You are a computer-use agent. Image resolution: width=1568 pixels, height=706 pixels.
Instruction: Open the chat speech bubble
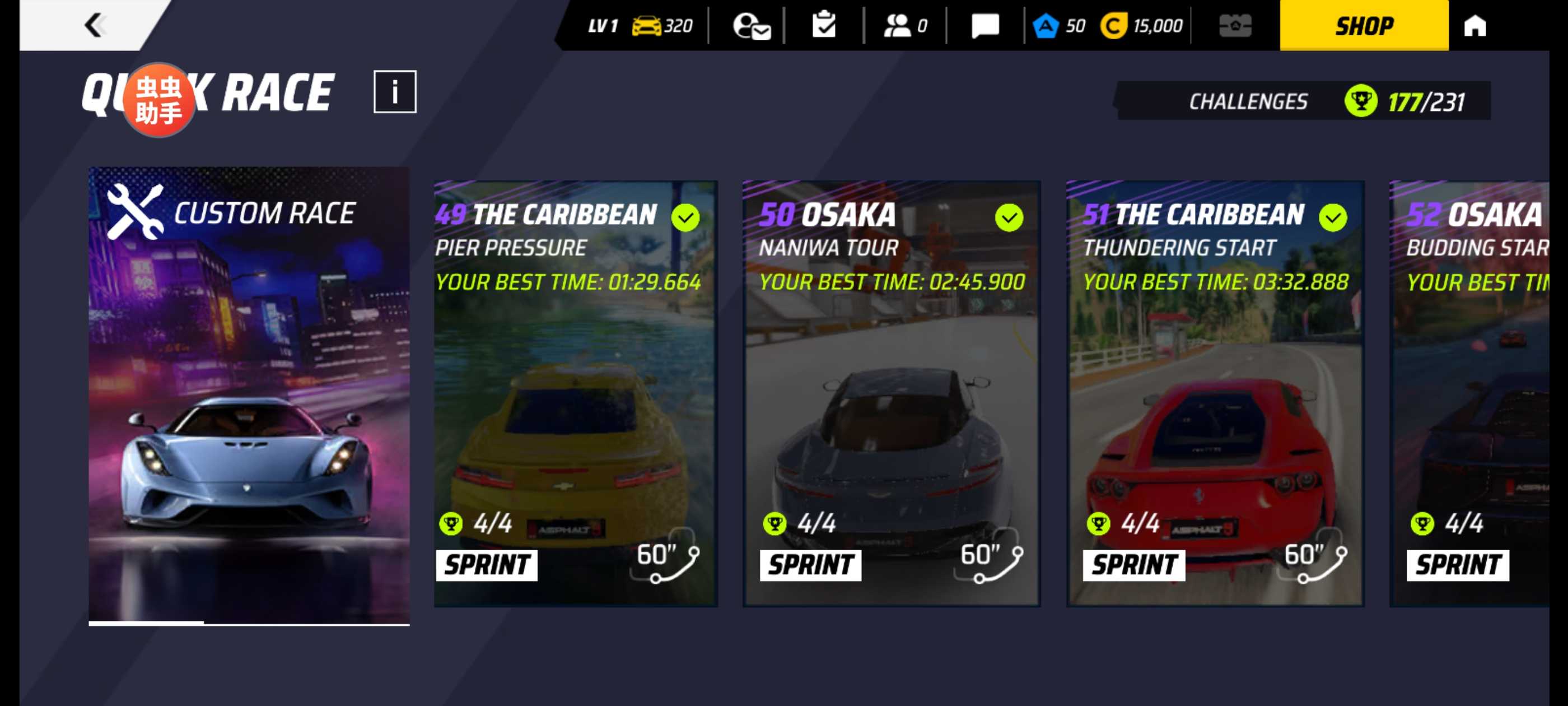tap(984, 26)
